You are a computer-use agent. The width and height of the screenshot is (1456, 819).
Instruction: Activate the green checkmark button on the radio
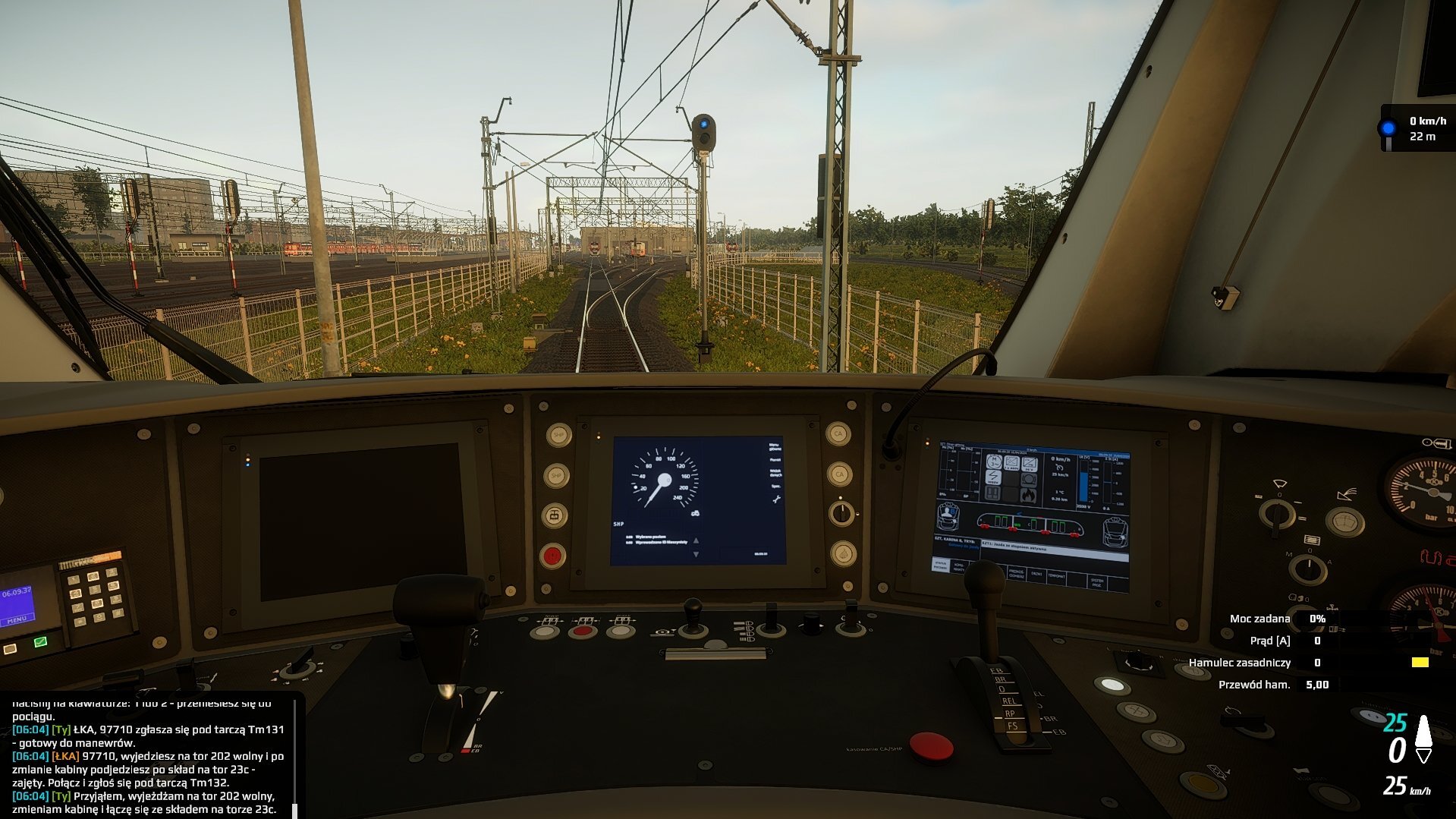(x=40, y=642)
